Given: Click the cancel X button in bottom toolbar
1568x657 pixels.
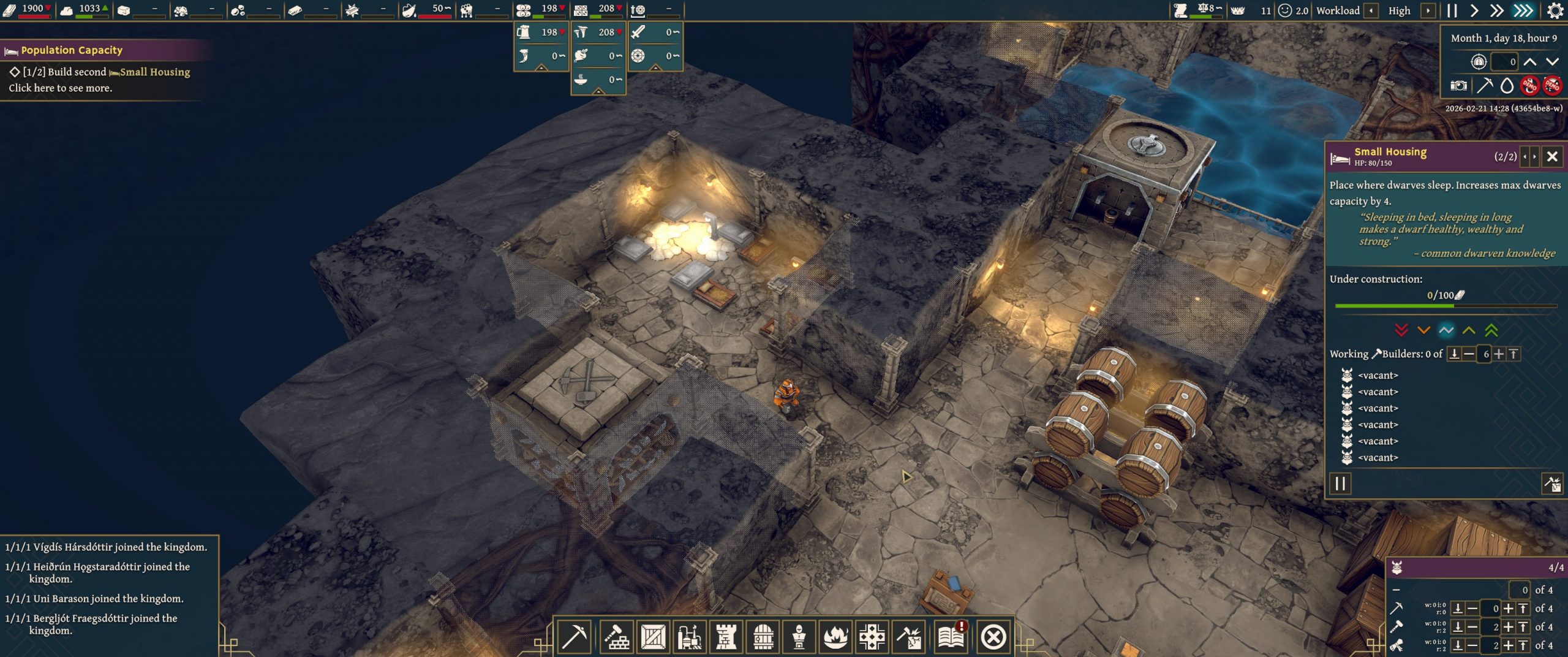Looking at the screenshot, I should pyautogui.click(x=993, y=637).
